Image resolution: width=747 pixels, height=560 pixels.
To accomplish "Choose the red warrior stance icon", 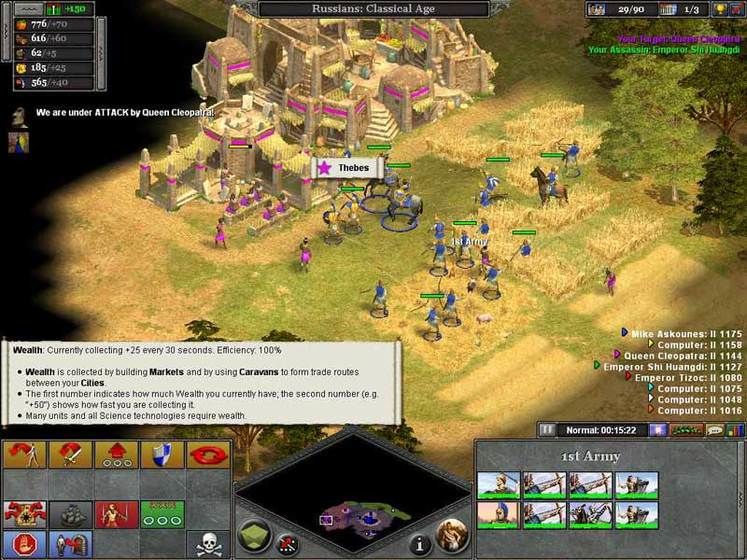I will [x=115, y=514].
